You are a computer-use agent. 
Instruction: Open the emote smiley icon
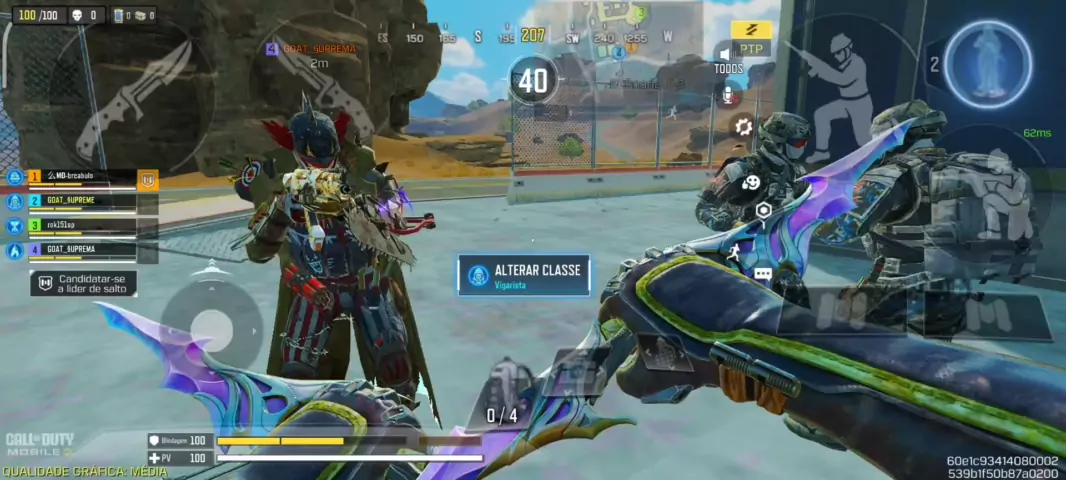(x=749, y=182)
